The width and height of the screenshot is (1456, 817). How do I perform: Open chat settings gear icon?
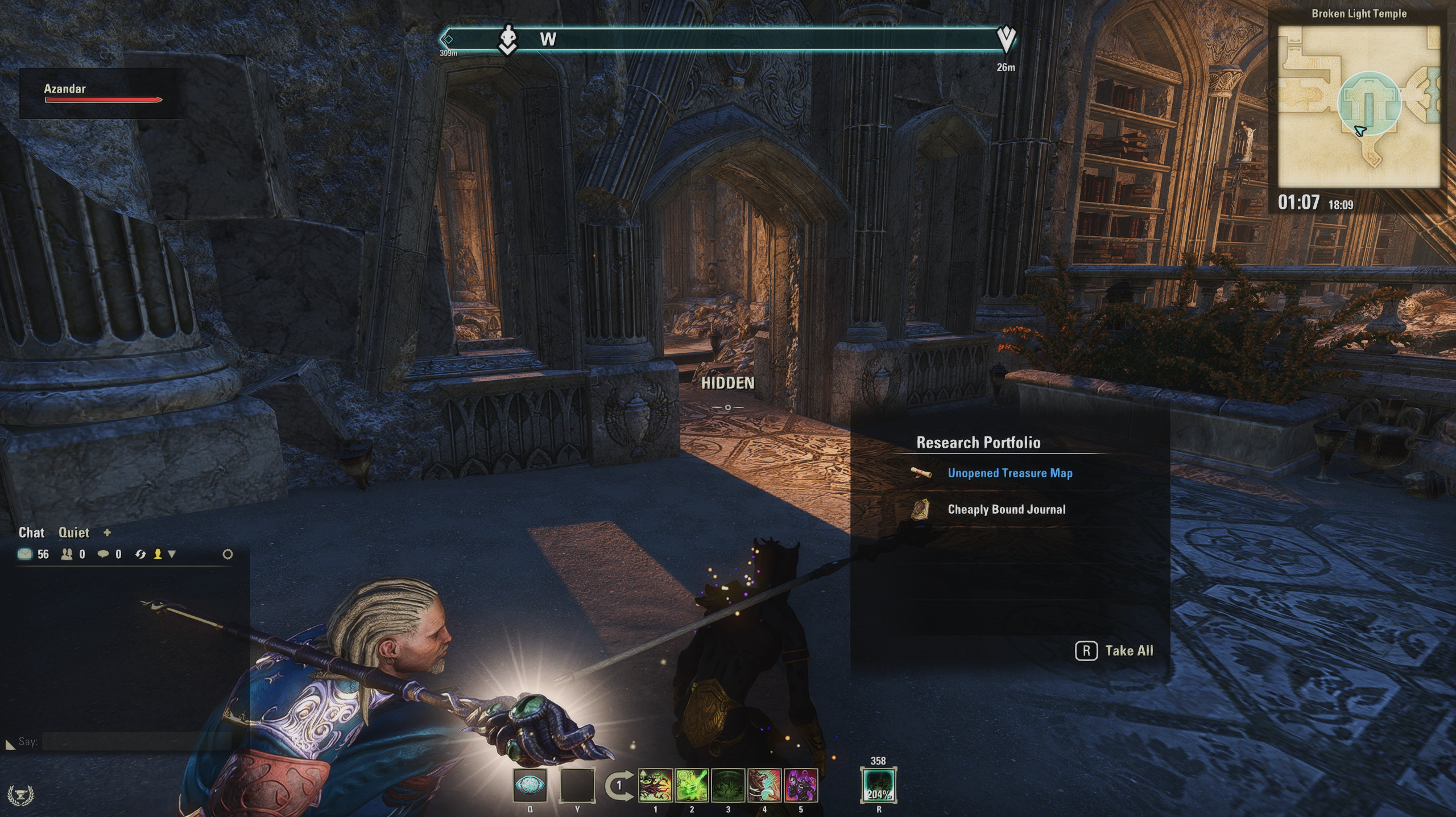pyautogui.click(x=227, y=554)
